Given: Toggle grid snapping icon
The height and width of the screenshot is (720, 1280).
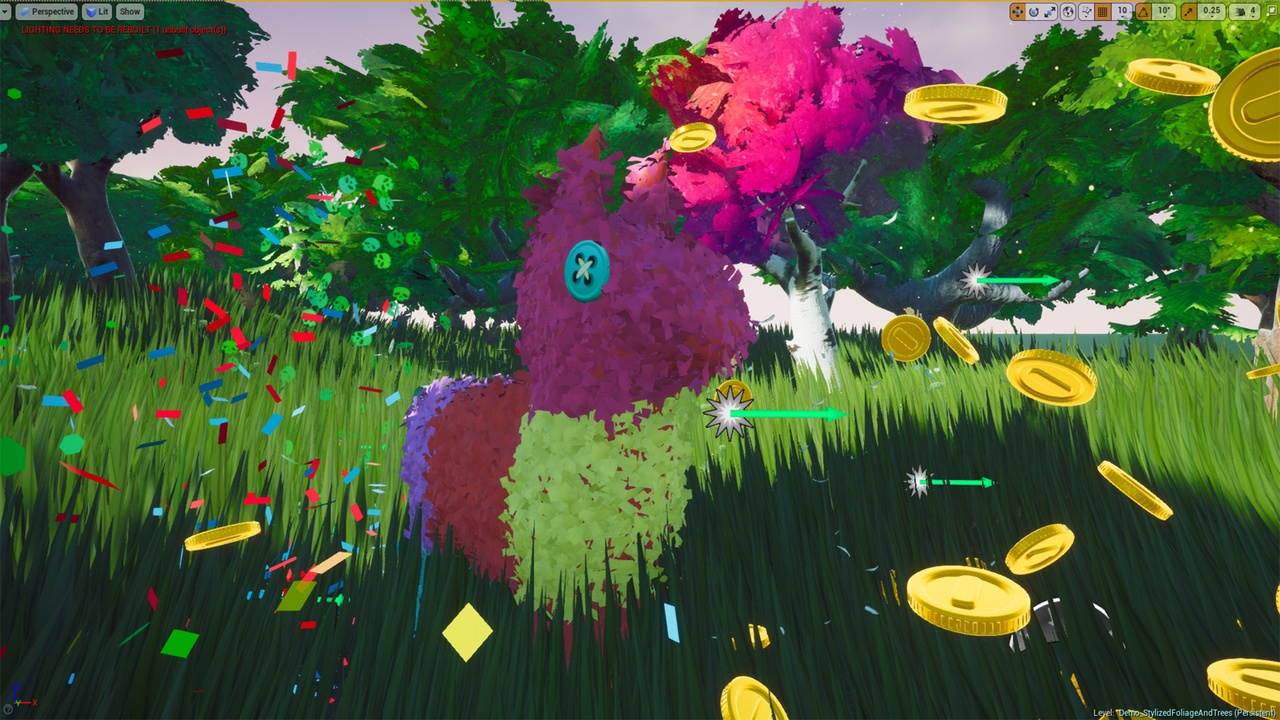Looking at the screenshot, I should [x=1101, y=11].
